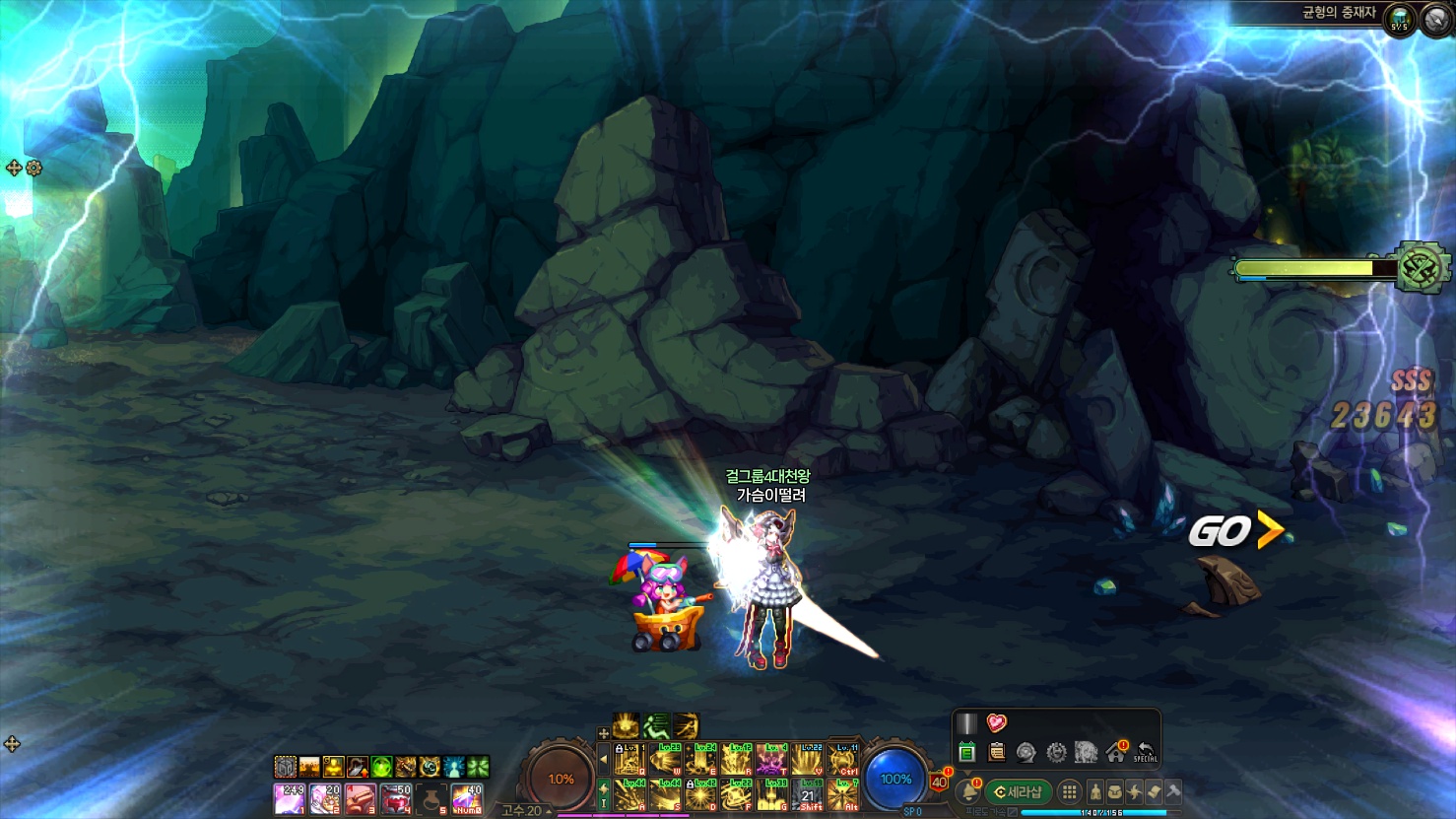
Task: Trigger the Shift skill showing 21 cooldown
Action: point(808,795)
